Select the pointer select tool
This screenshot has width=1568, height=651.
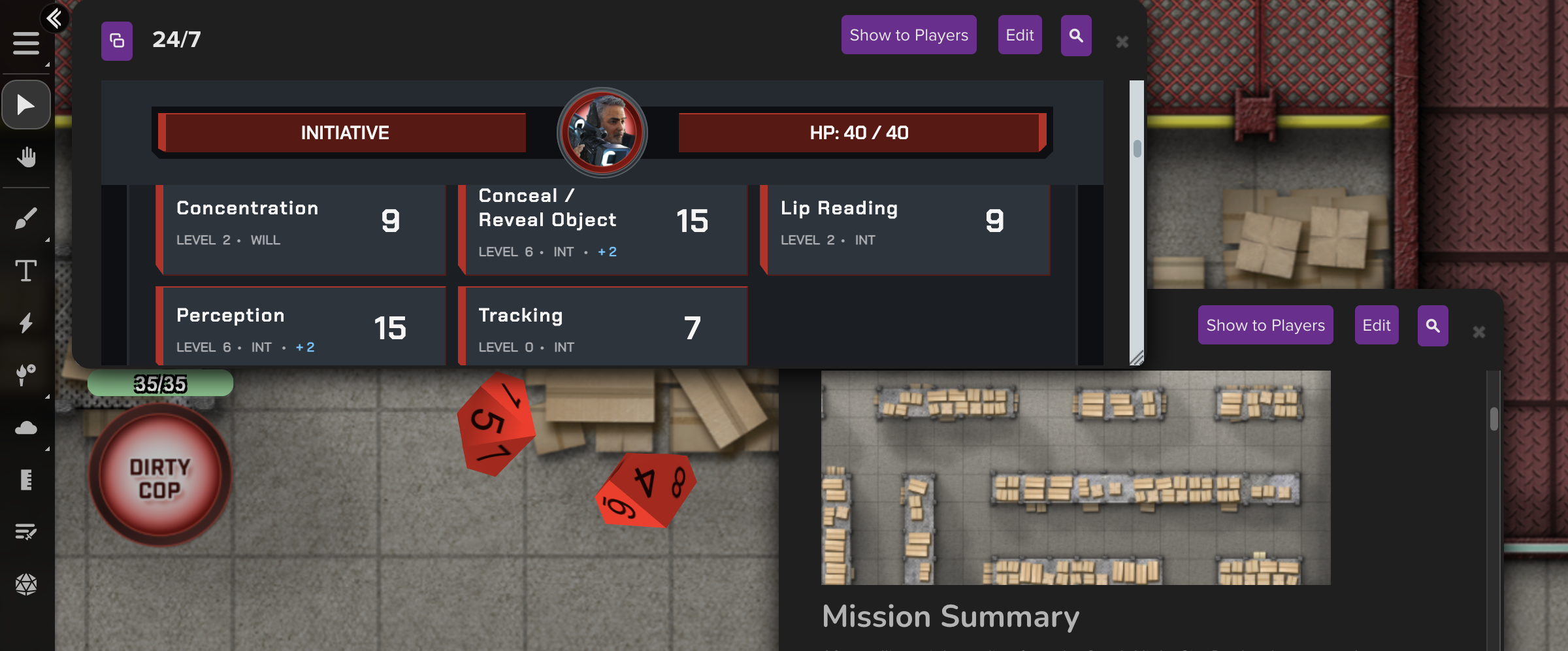(x=26, y=105)
